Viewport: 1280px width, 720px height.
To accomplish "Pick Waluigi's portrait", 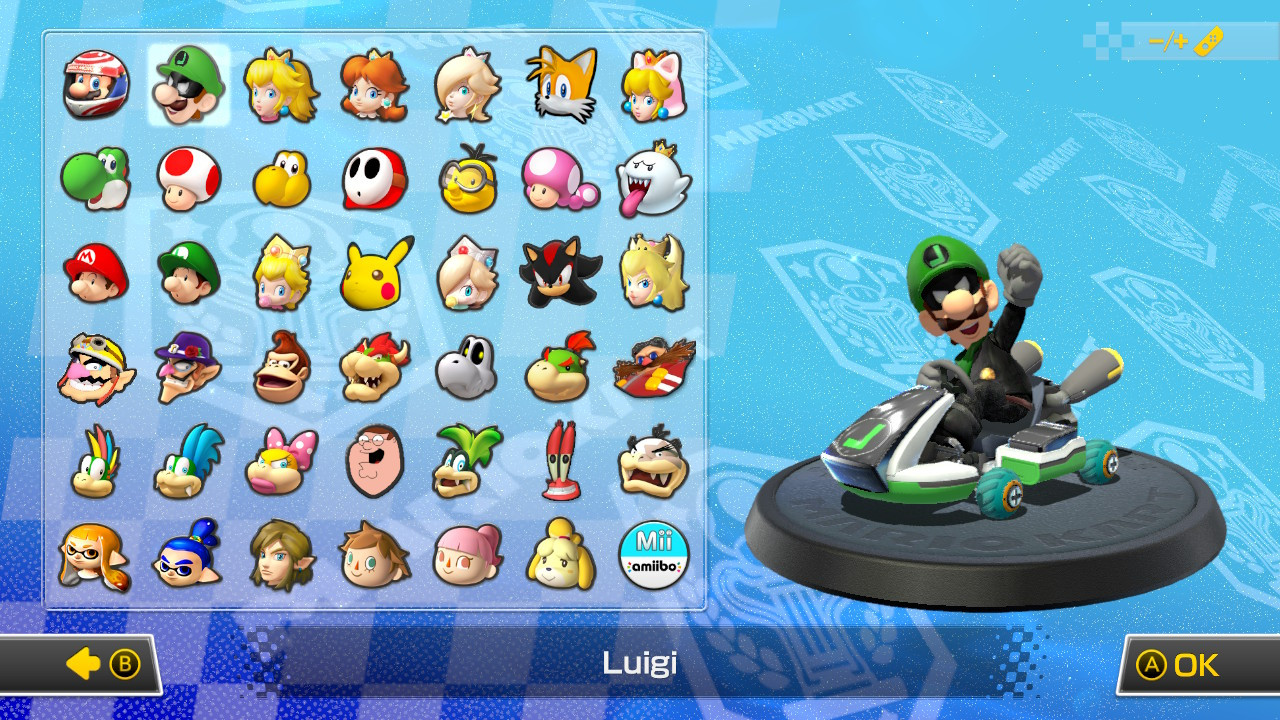I will [x=189, y=368].
